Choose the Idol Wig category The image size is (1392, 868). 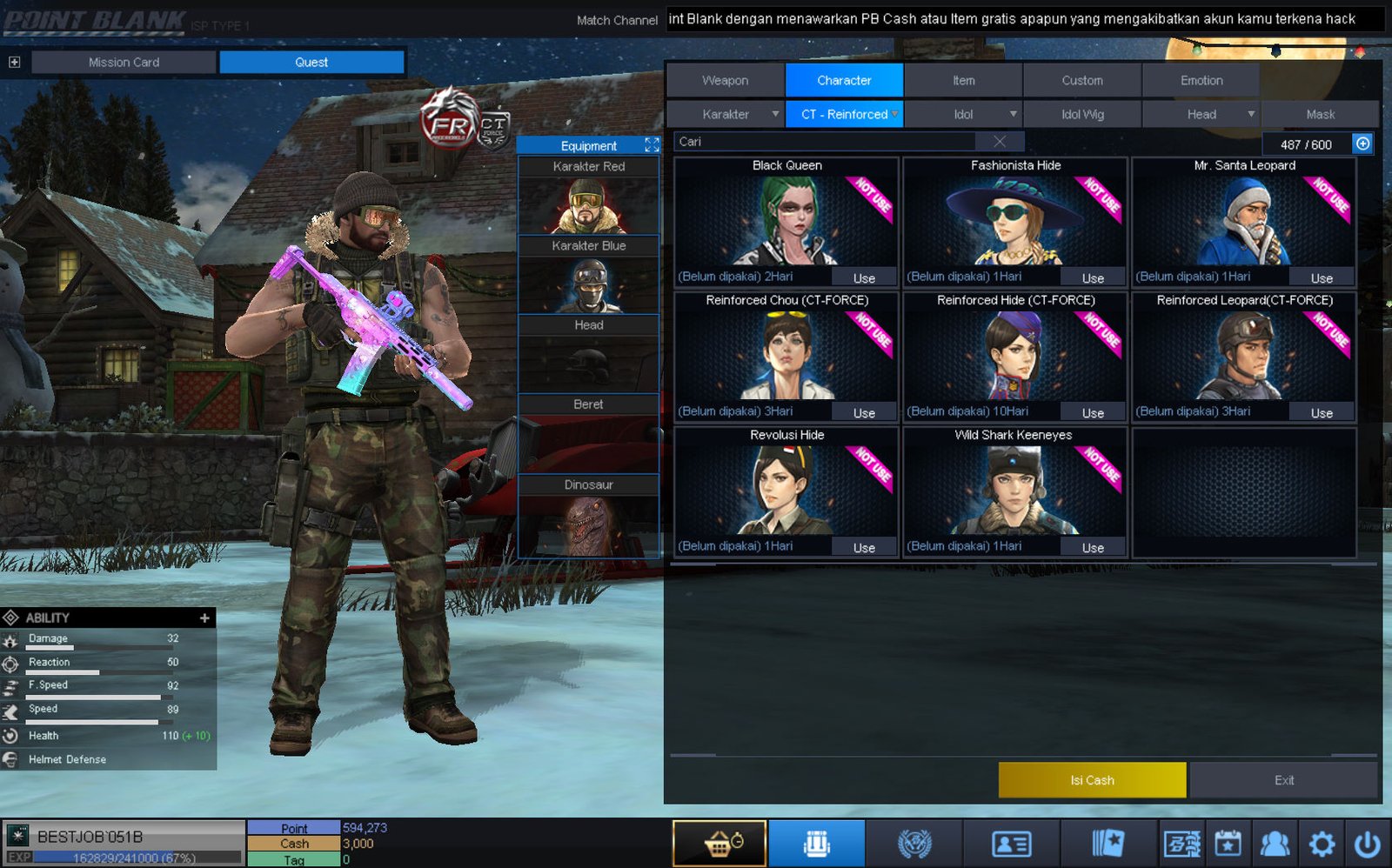(1082, 114)
